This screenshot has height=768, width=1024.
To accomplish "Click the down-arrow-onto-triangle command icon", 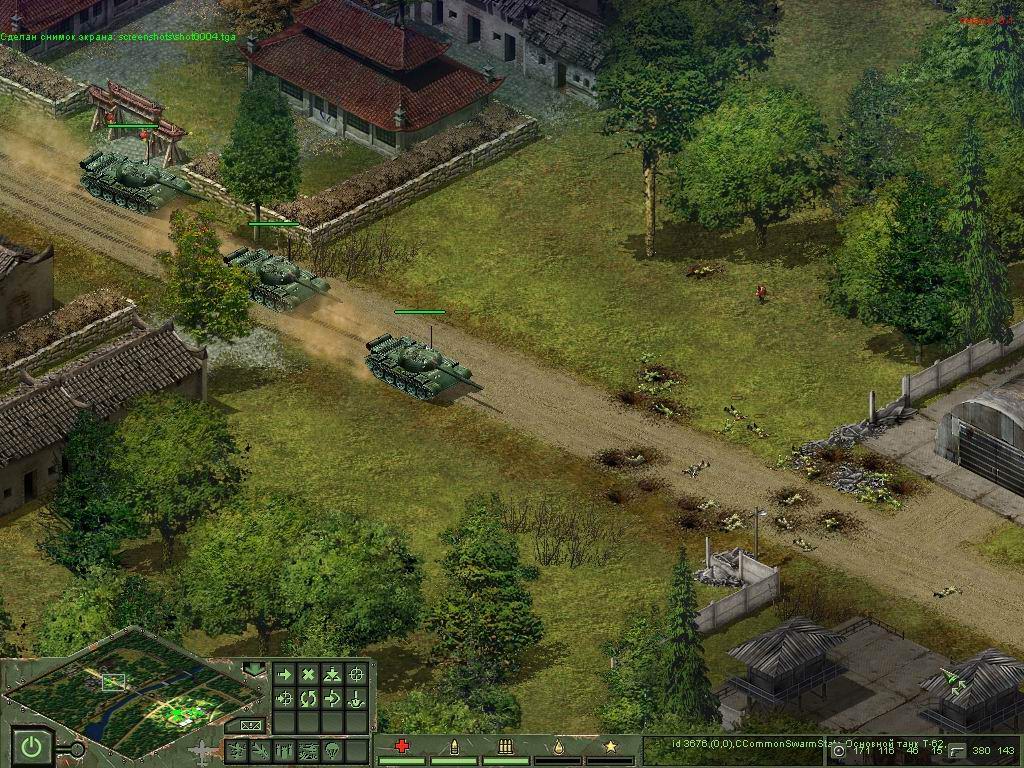I will [x=333, y=675].
